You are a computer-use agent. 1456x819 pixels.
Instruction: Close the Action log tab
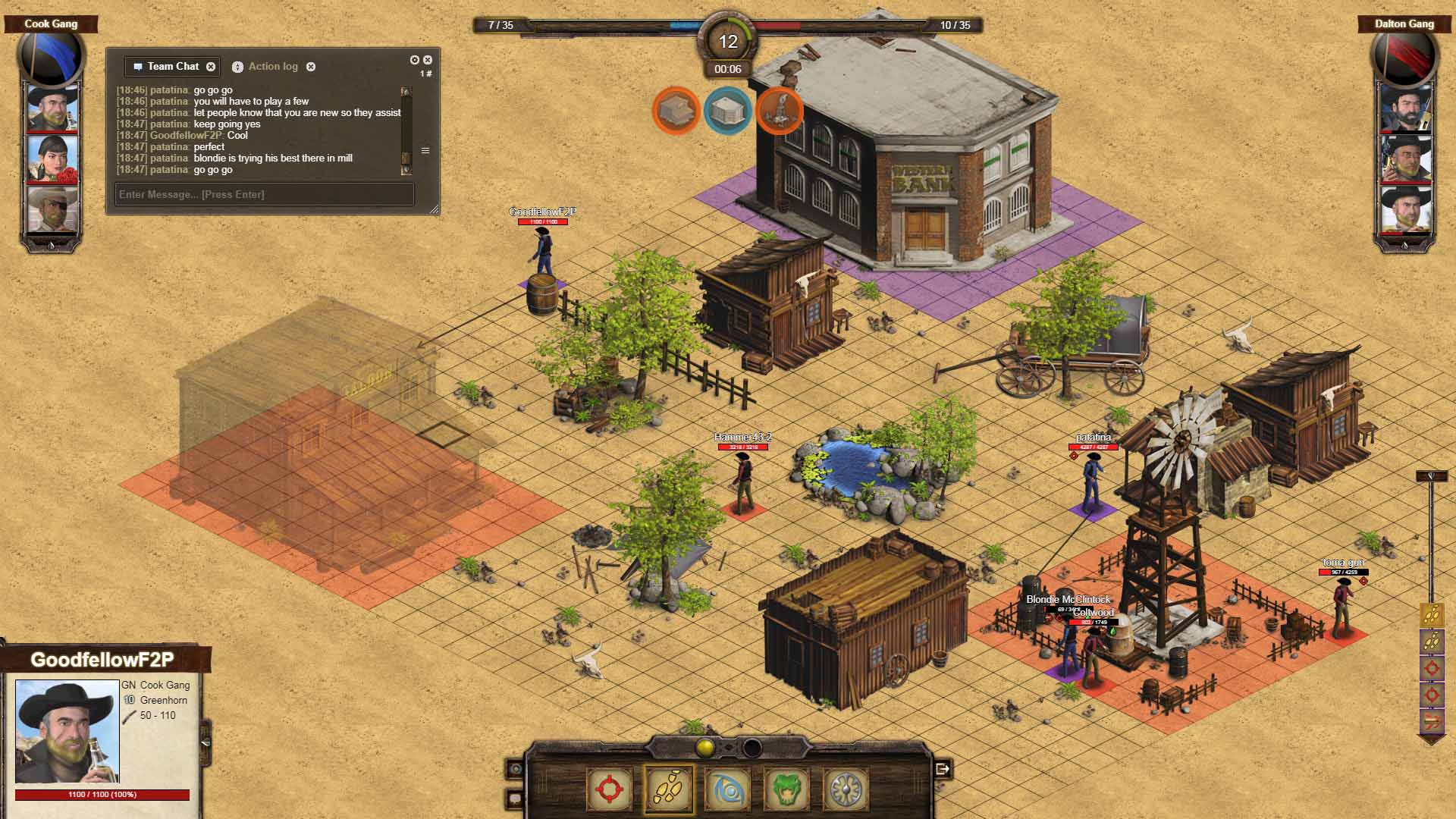tap(311, 67)
